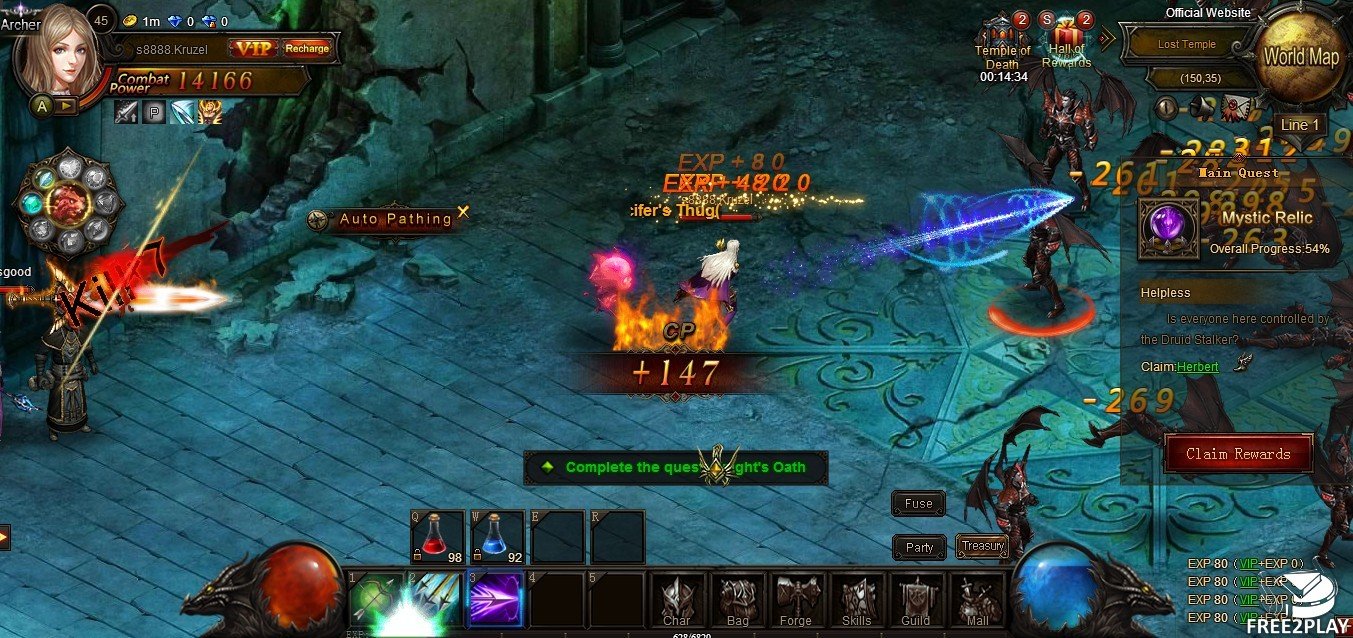Activate the purple arrow skill

[495, 600]
